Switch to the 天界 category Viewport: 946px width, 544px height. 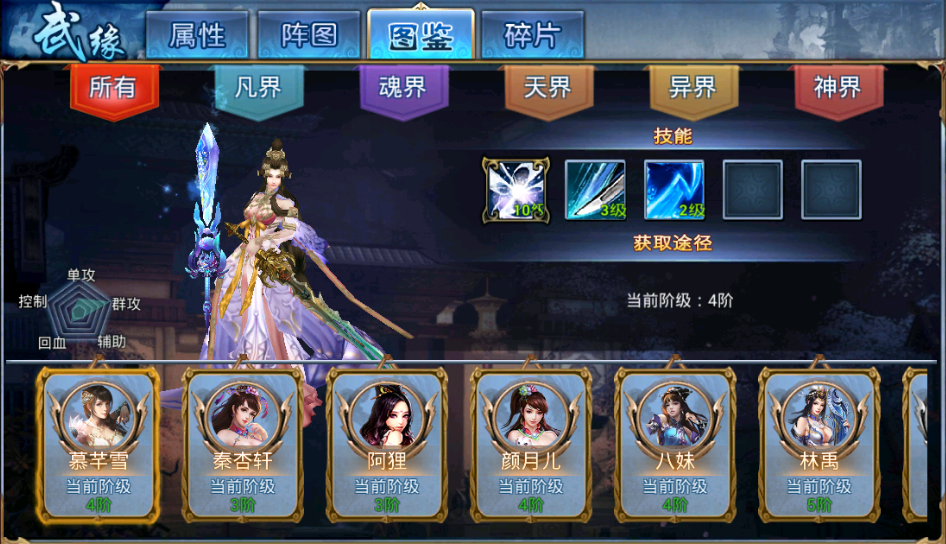pos(548,88)
